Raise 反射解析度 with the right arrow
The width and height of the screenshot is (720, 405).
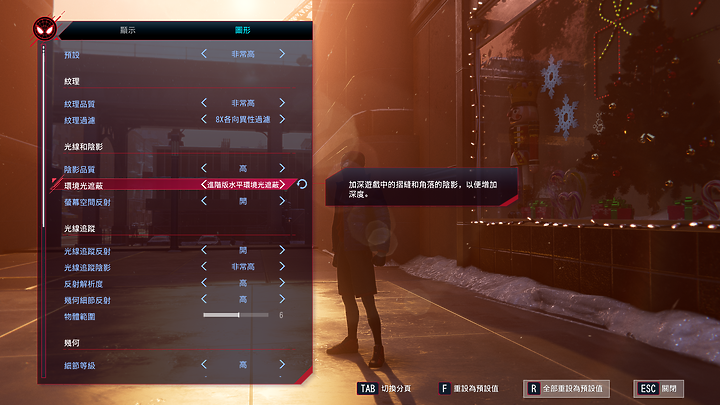tap(282, 283)
